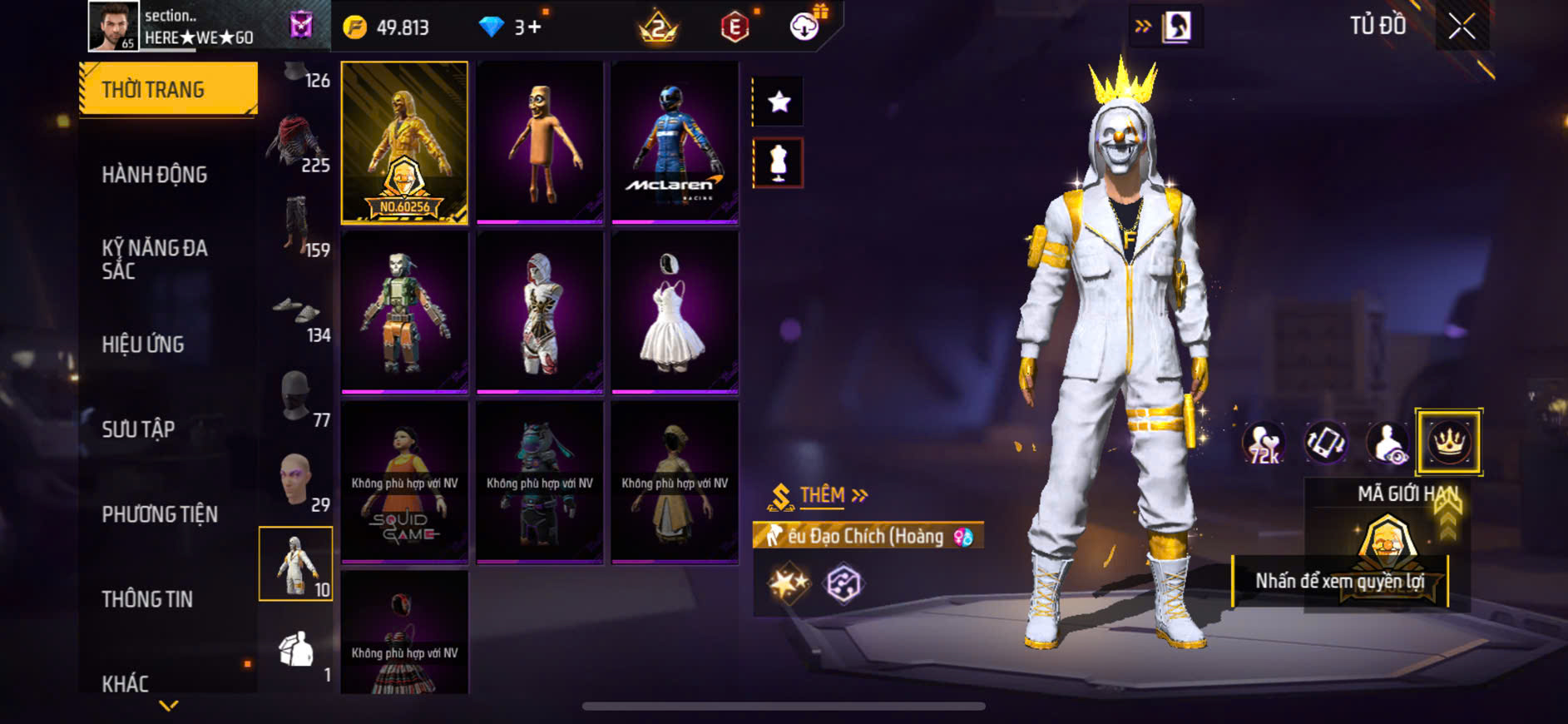Image resolution: width=1568 pixels, height=724 pixels.
Task: Pick the white dress outfit
Action: [675, 312]
